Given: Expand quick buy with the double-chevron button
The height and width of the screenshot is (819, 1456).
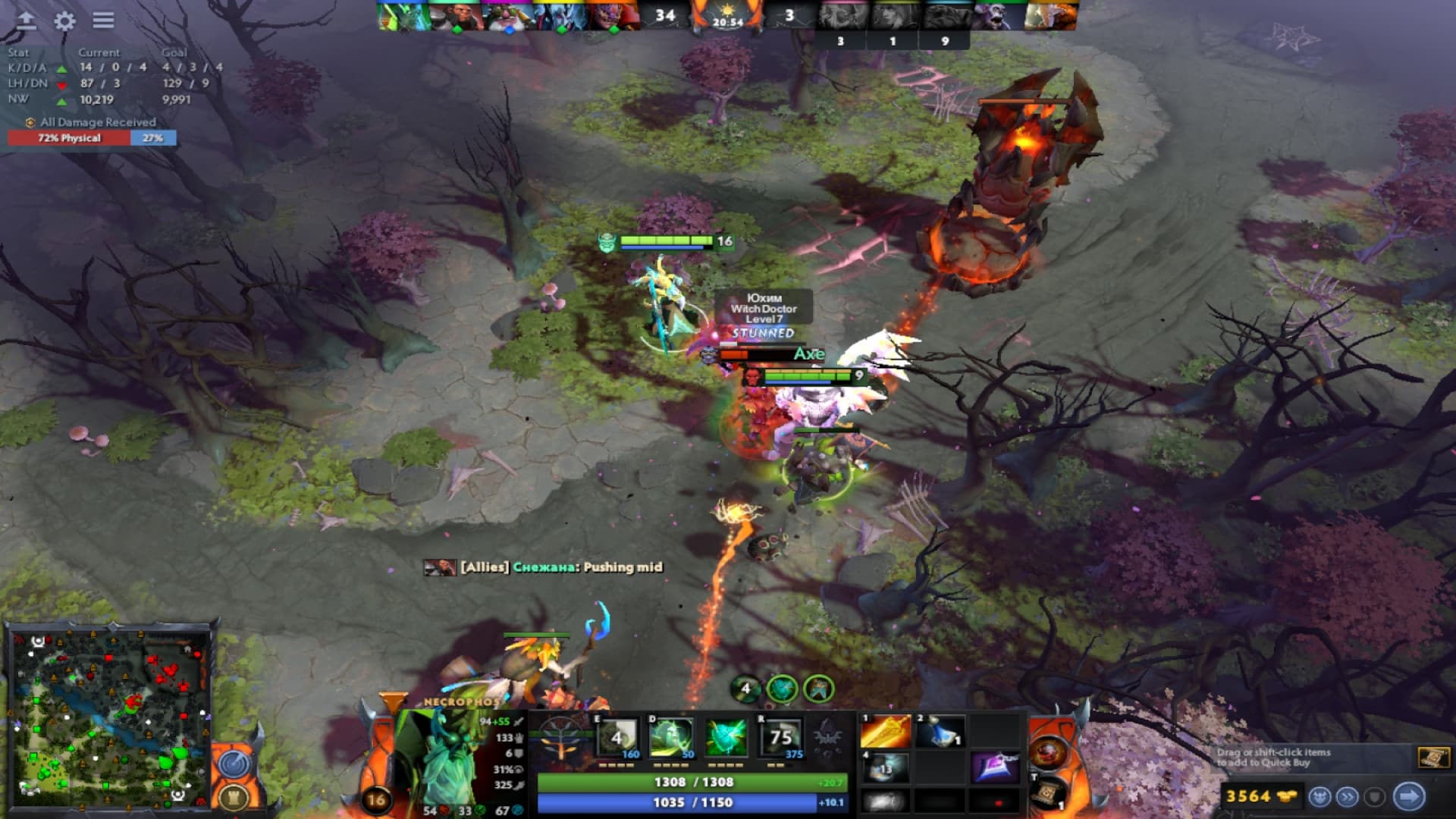Looking at the screenshot, I should click(x=1348, y=796).
